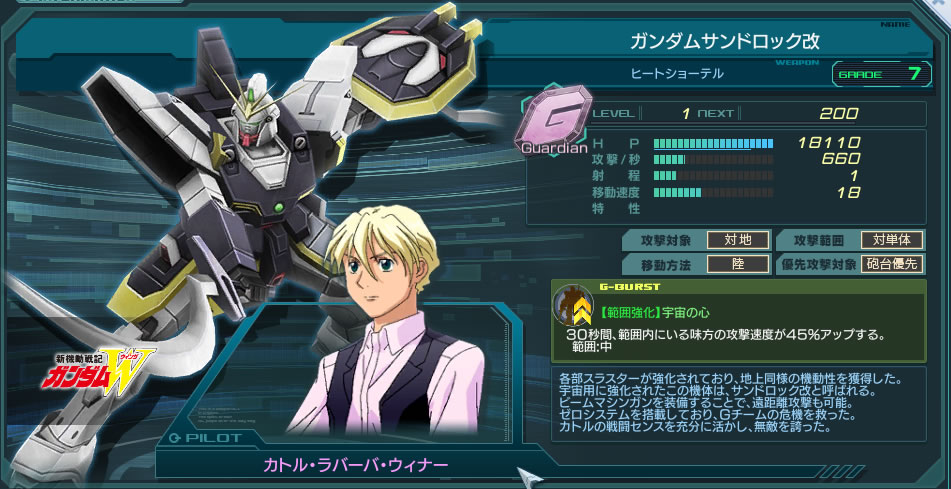The image size is (951, 489).
Task: Open the Grade 7 badge
Action: pos(876,72)
